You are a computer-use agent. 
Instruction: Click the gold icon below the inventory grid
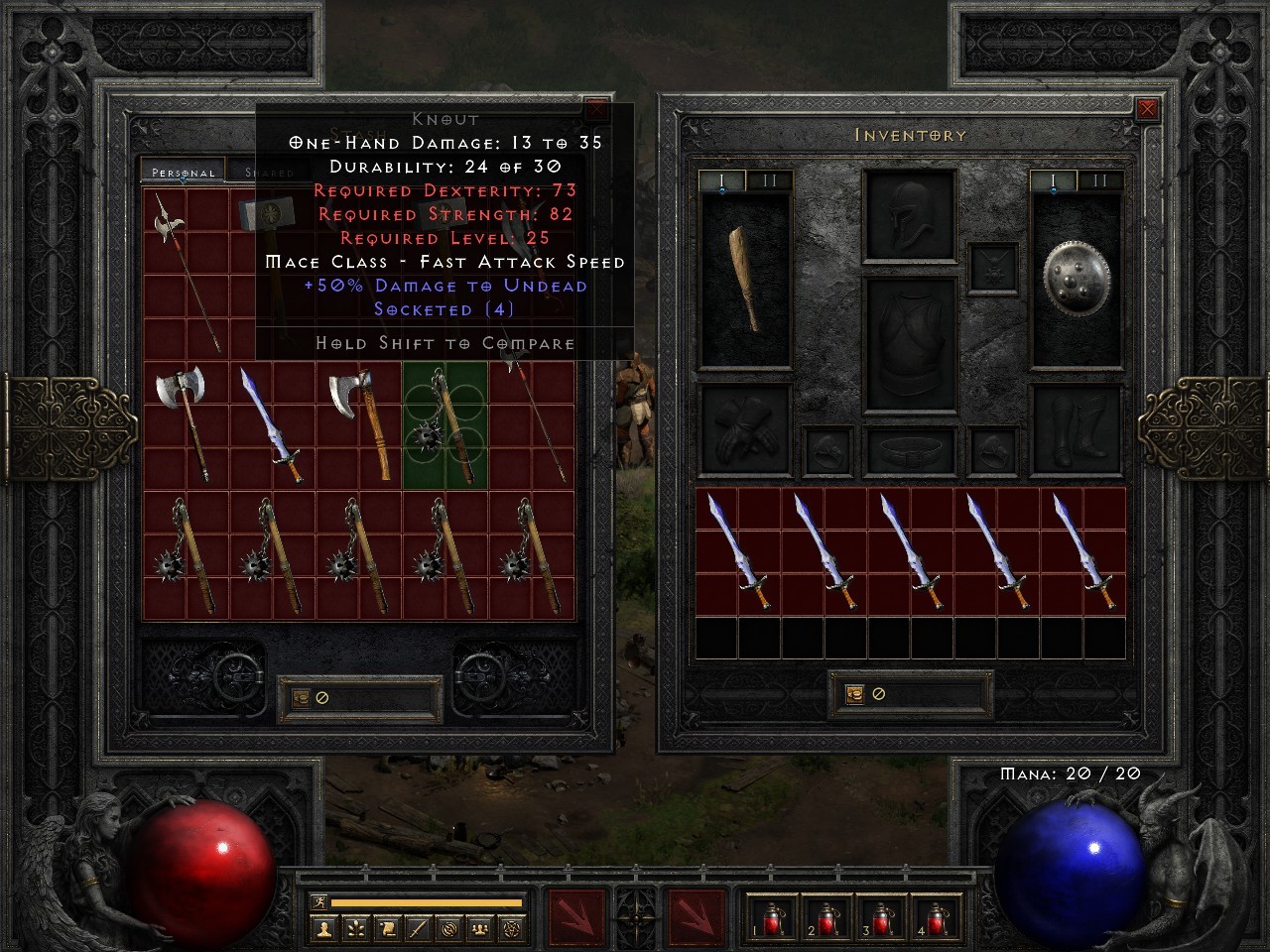click(855, 692)
